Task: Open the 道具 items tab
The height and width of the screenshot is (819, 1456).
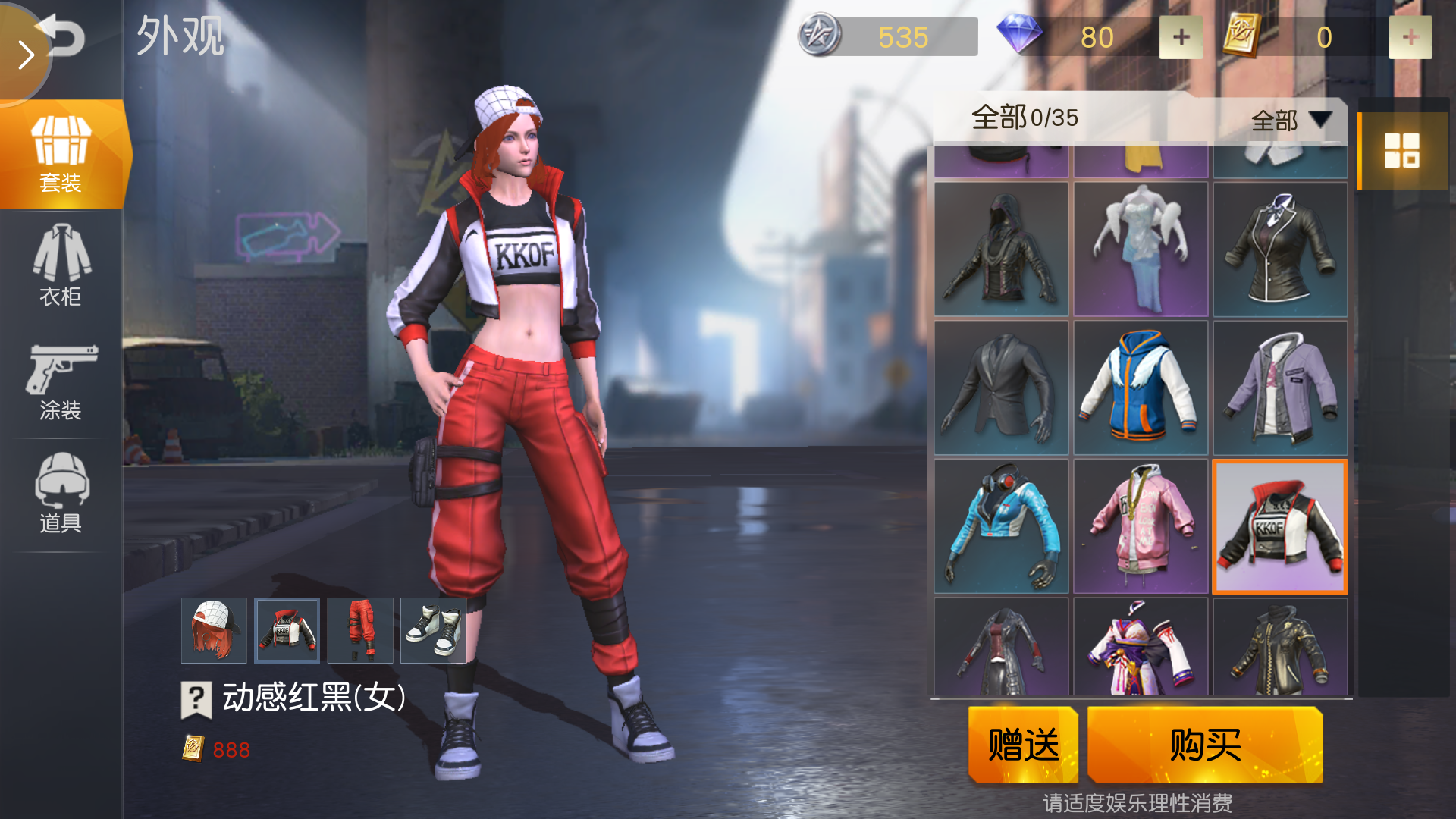Action: [x=61, y=494]
